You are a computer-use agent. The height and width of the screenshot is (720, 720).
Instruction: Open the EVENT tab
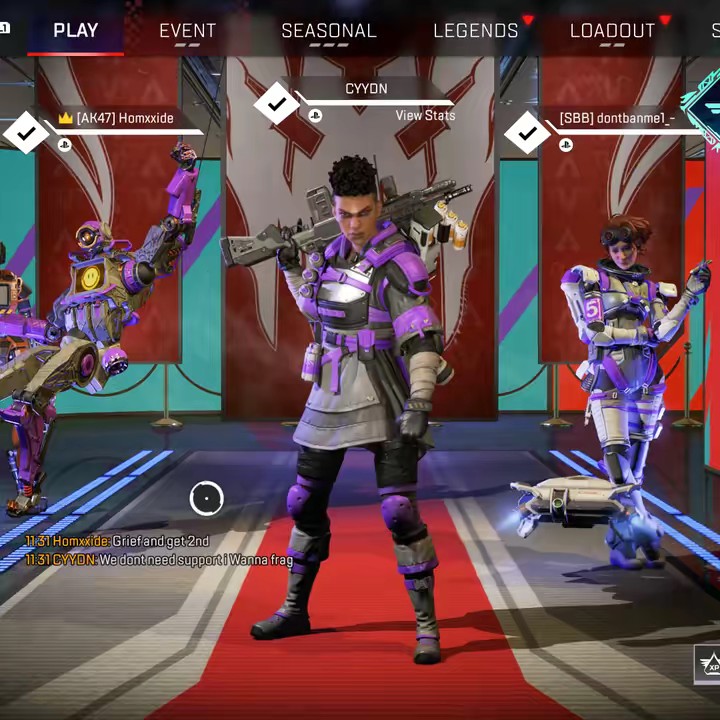[x=187, y=30]
